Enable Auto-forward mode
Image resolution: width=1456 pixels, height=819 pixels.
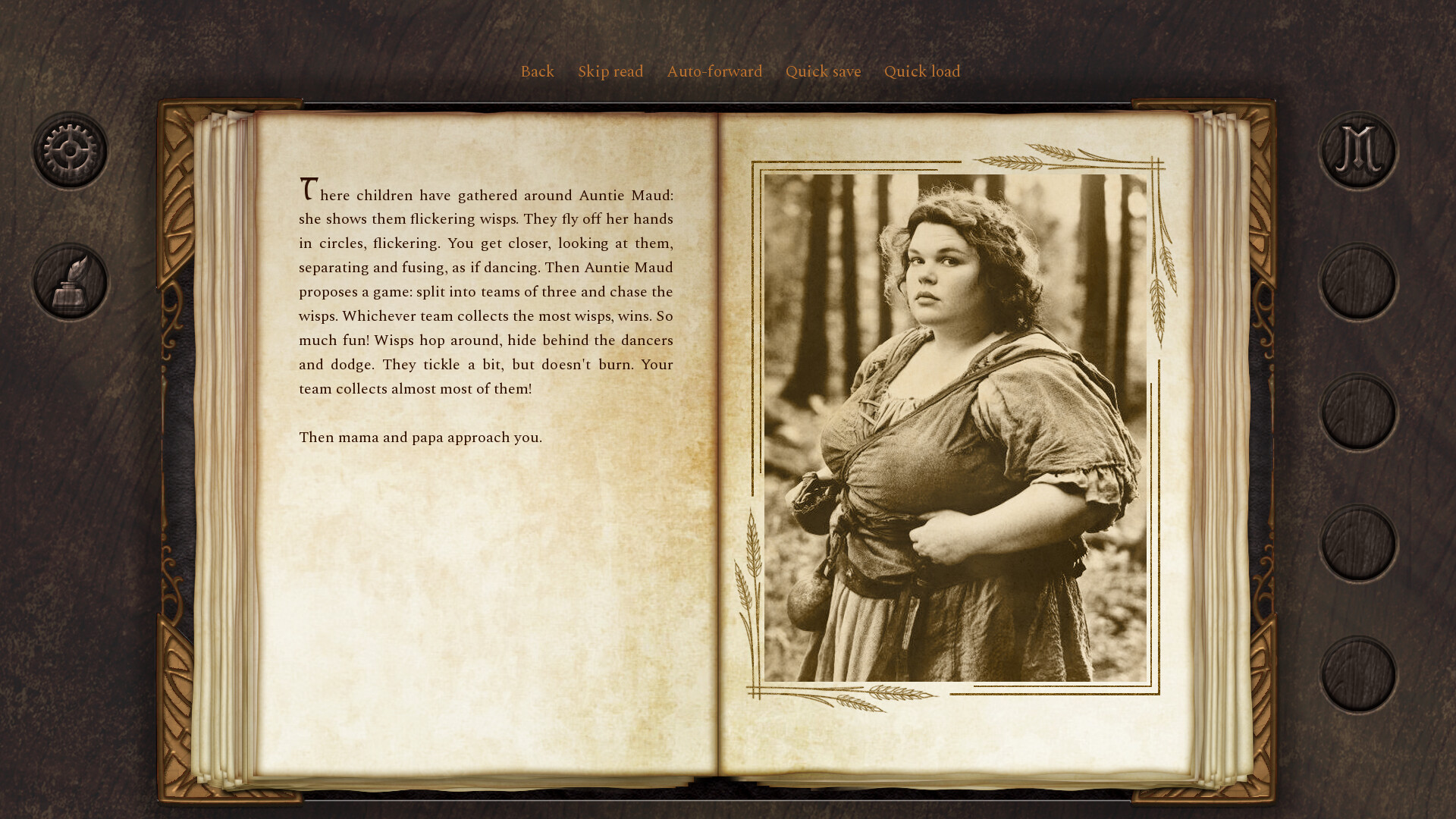tap(714, 71)
